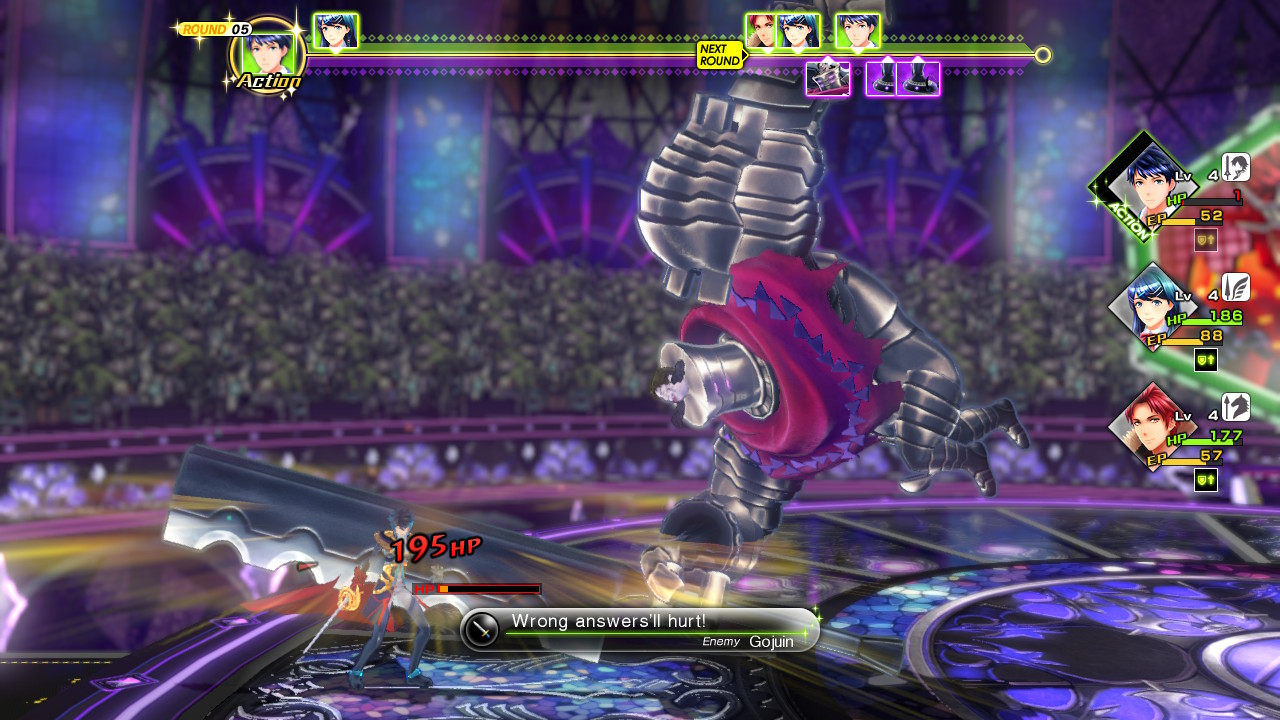
Task: Inspect the defense-up buff under the red-haired ally's EP
Action: coord(1206,480)
